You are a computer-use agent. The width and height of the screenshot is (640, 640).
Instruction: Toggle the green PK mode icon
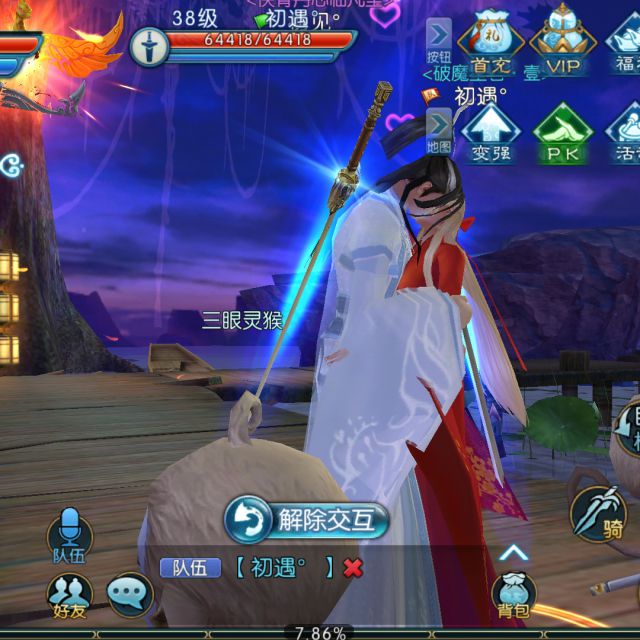point(562,133)
